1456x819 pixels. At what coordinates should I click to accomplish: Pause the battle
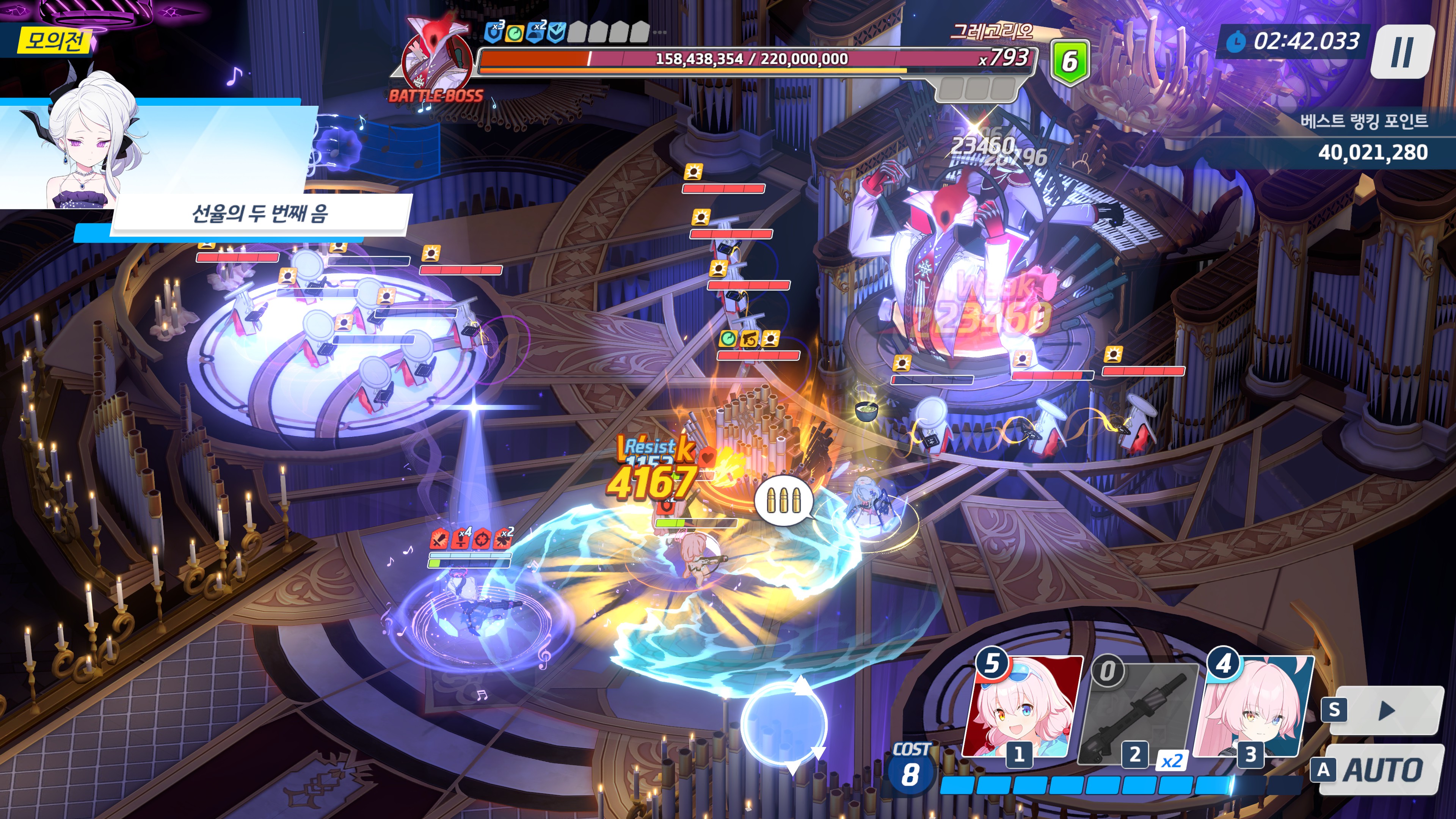click(1402, 52)
